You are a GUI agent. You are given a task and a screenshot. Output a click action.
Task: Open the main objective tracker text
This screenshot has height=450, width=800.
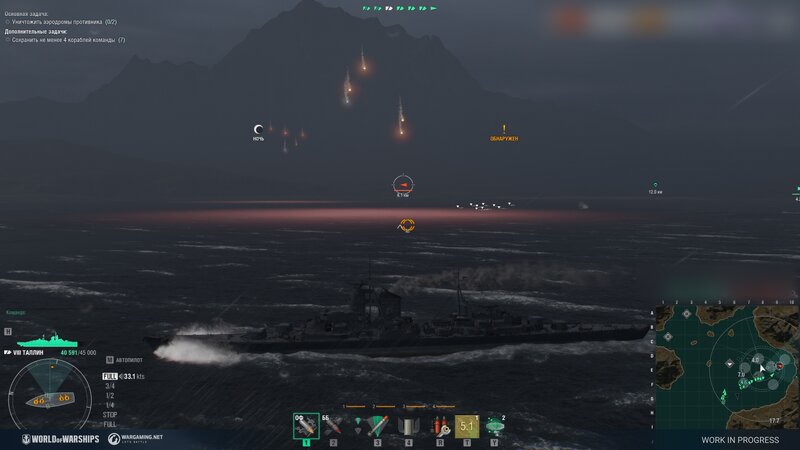pos(62,21)
